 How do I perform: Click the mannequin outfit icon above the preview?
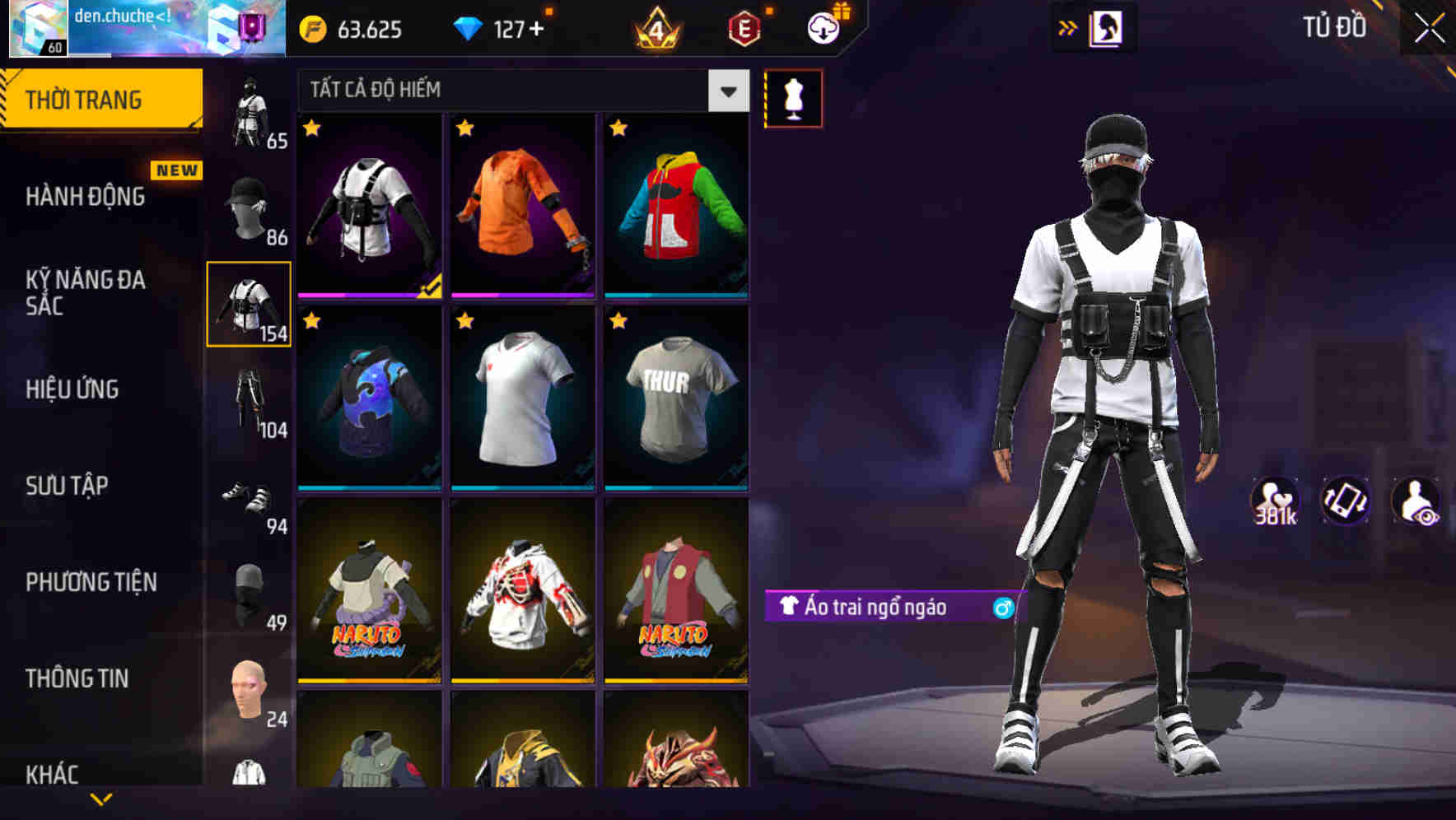[x=793, y=96]
